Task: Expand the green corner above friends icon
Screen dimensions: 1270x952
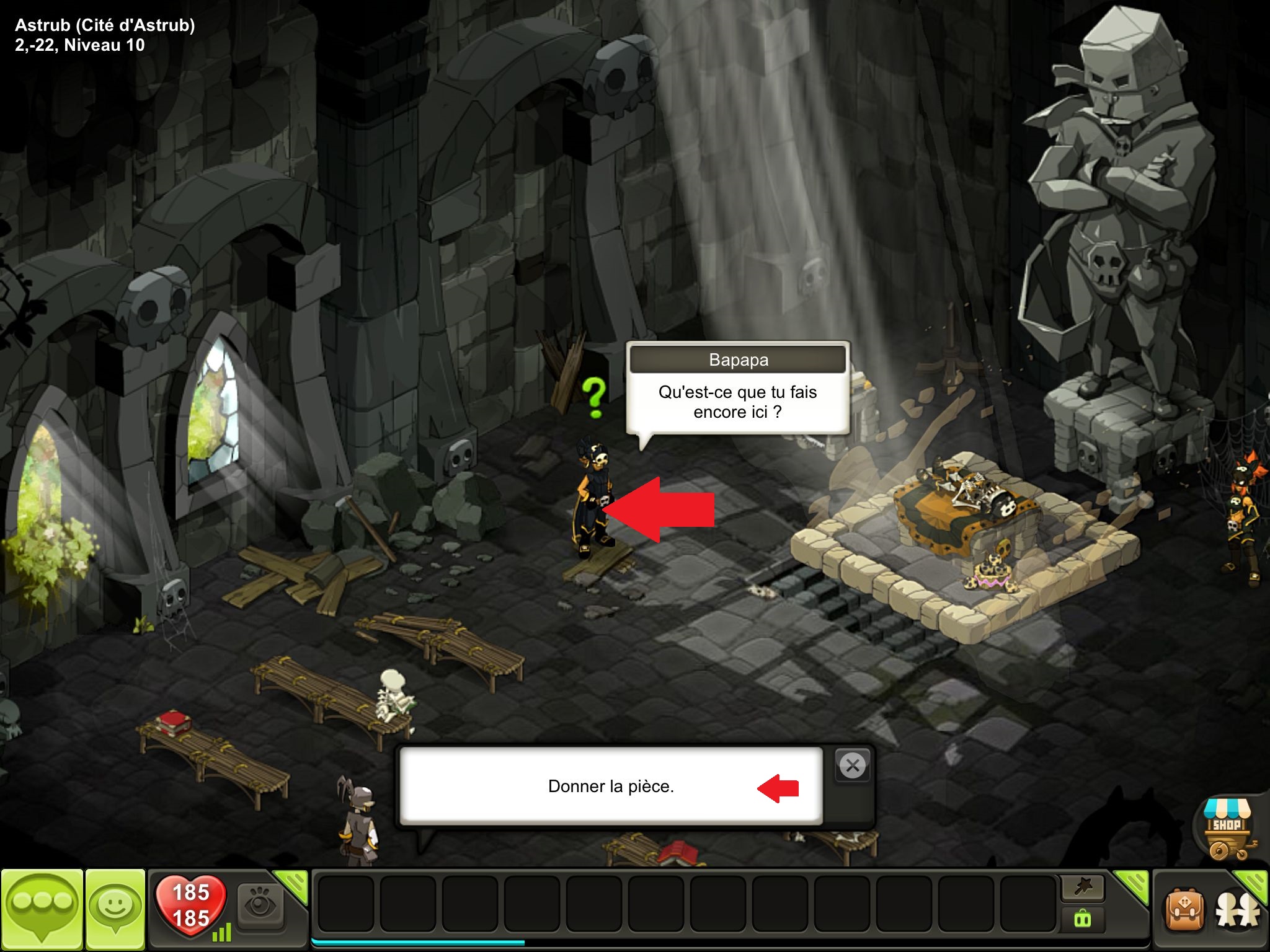Action: click(1253, 883)
